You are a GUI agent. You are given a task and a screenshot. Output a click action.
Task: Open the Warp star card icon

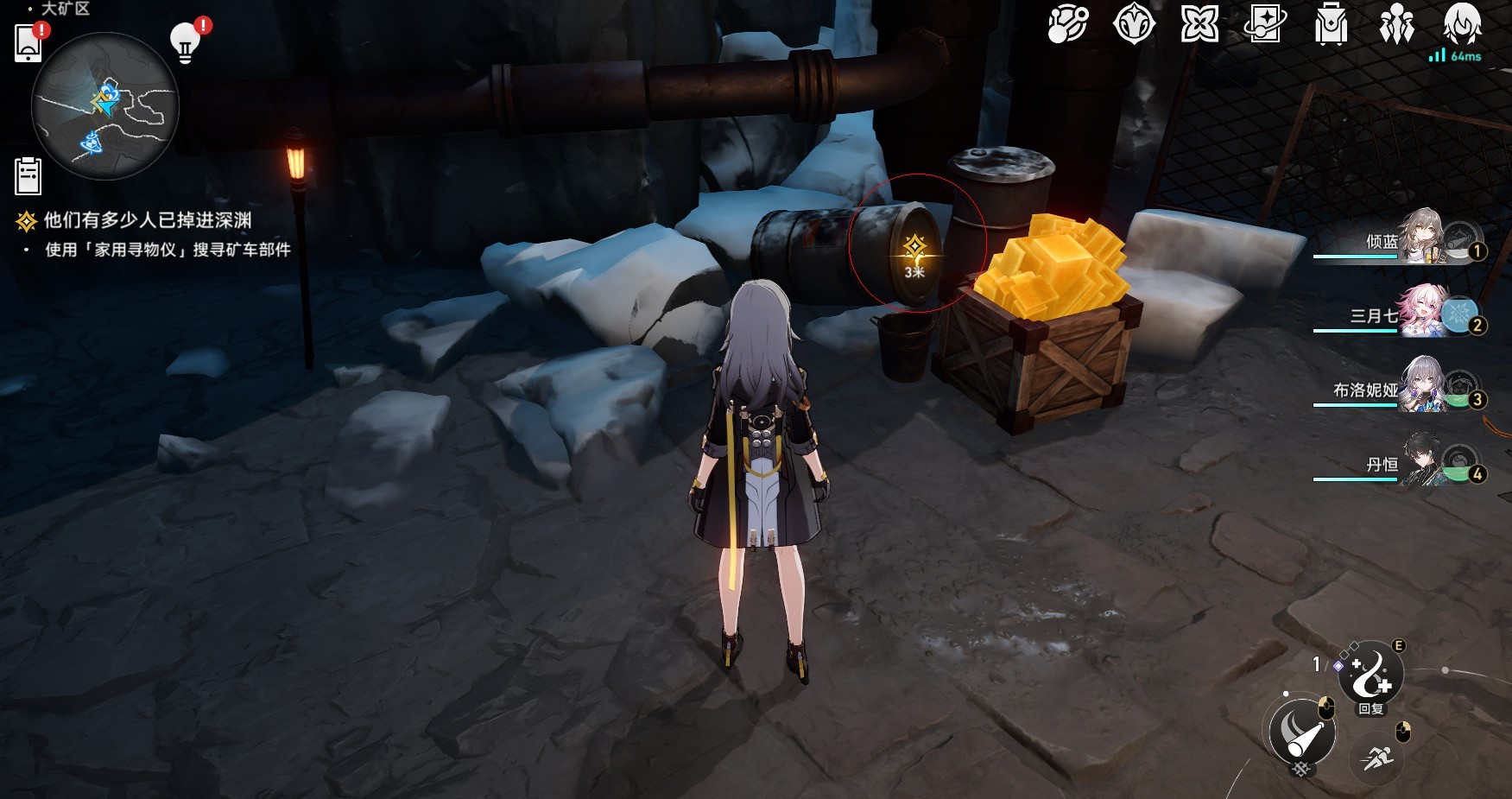[1264, 24]
